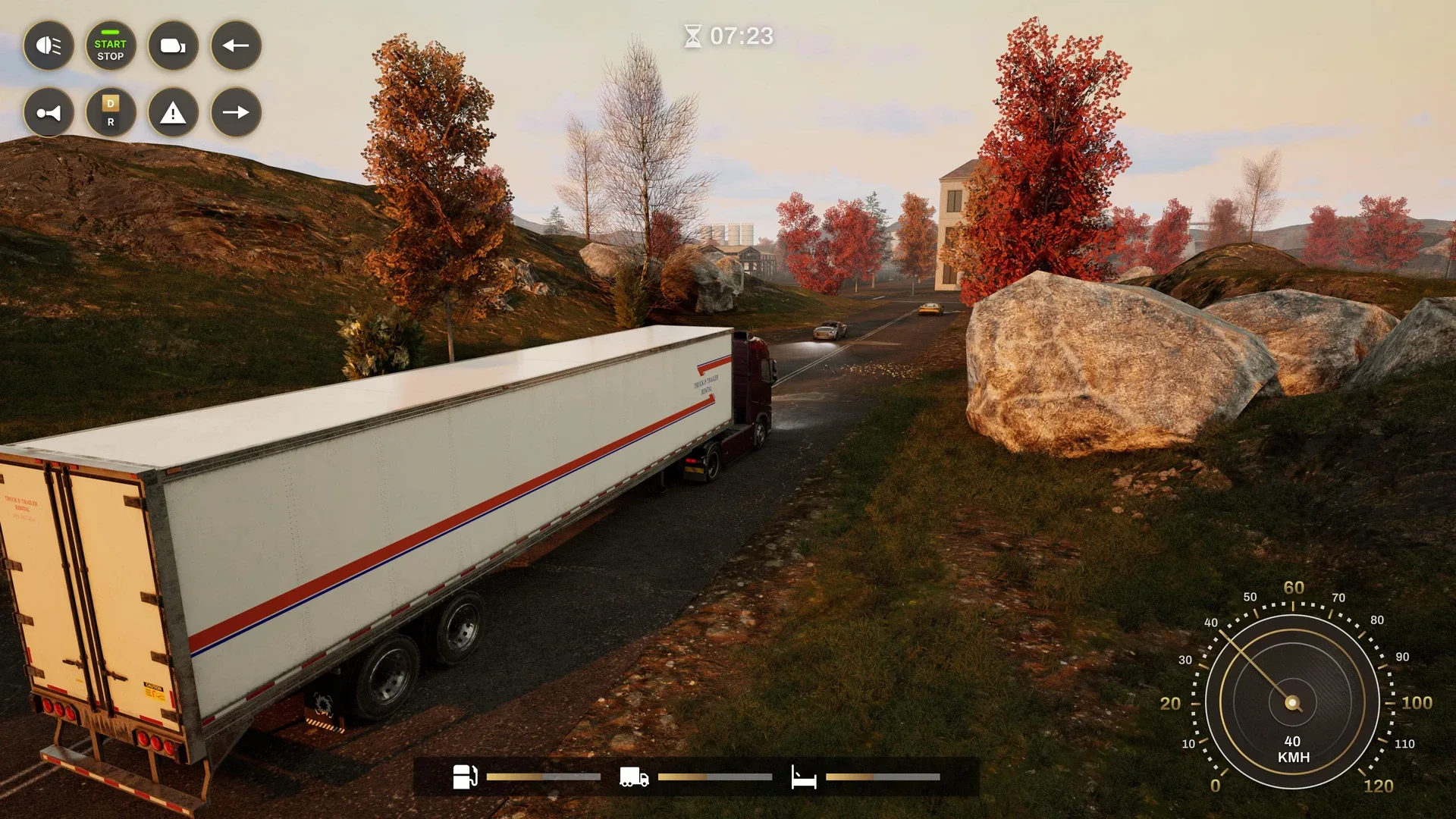Honk the horn icon

[49, 113]
